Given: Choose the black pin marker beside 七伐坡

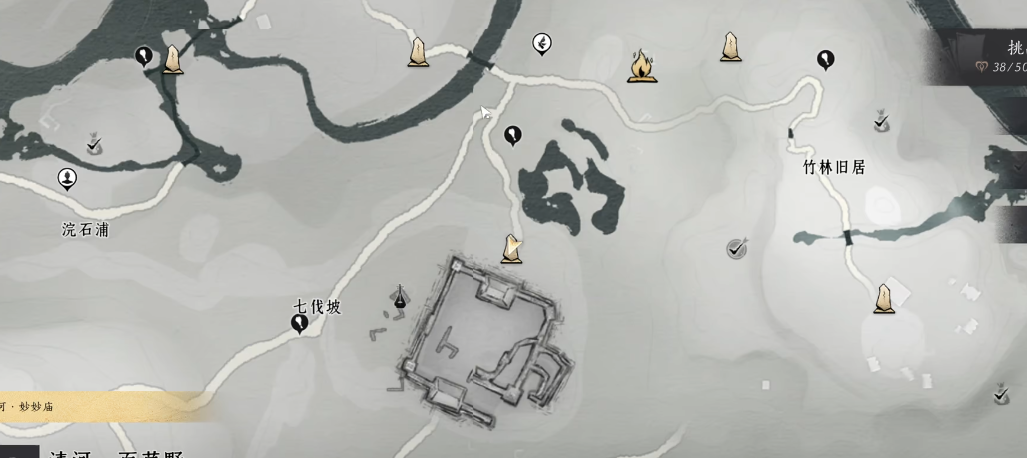Looking at the screenshot, I should tap(299, 323).
